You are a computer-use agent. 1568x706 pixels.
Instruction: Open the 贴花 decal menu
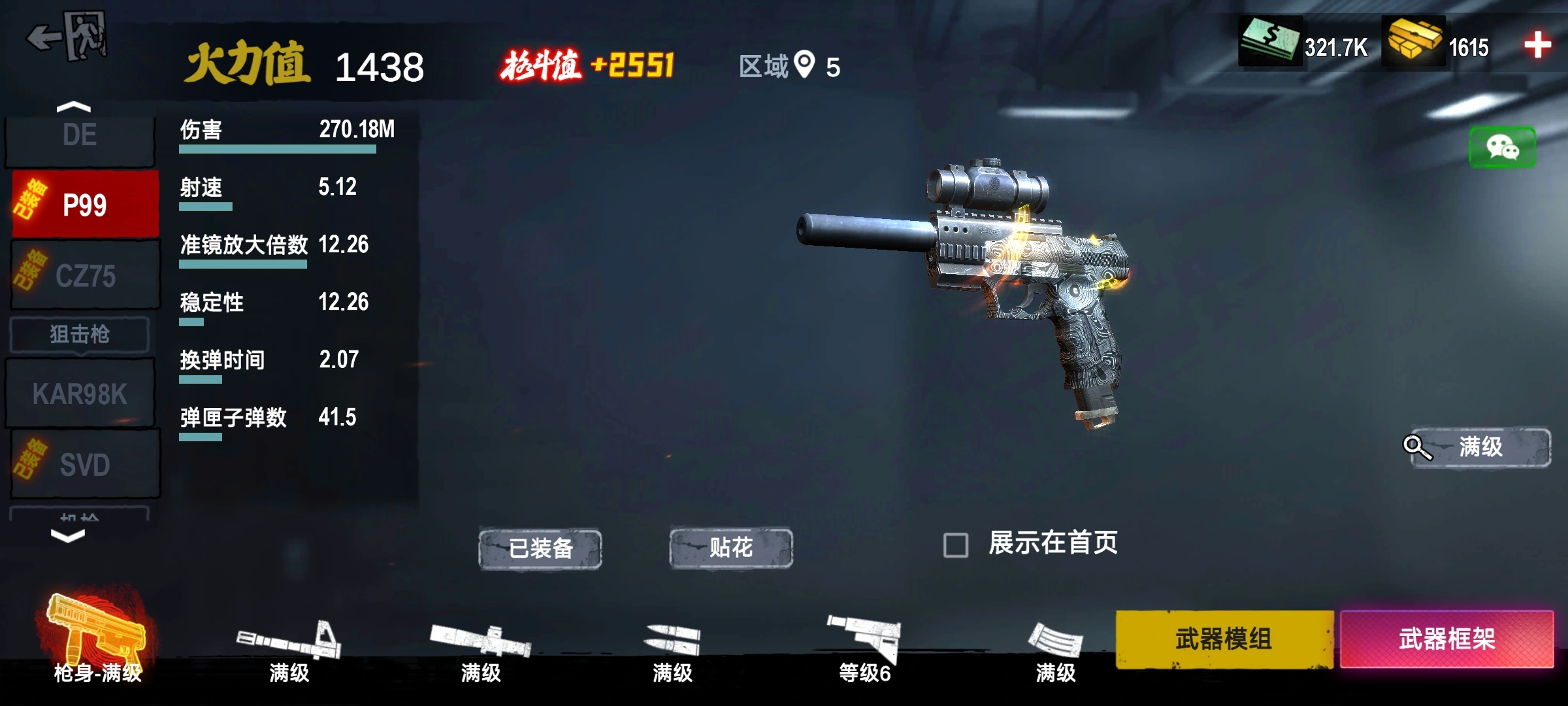click(x=730, y=549)
